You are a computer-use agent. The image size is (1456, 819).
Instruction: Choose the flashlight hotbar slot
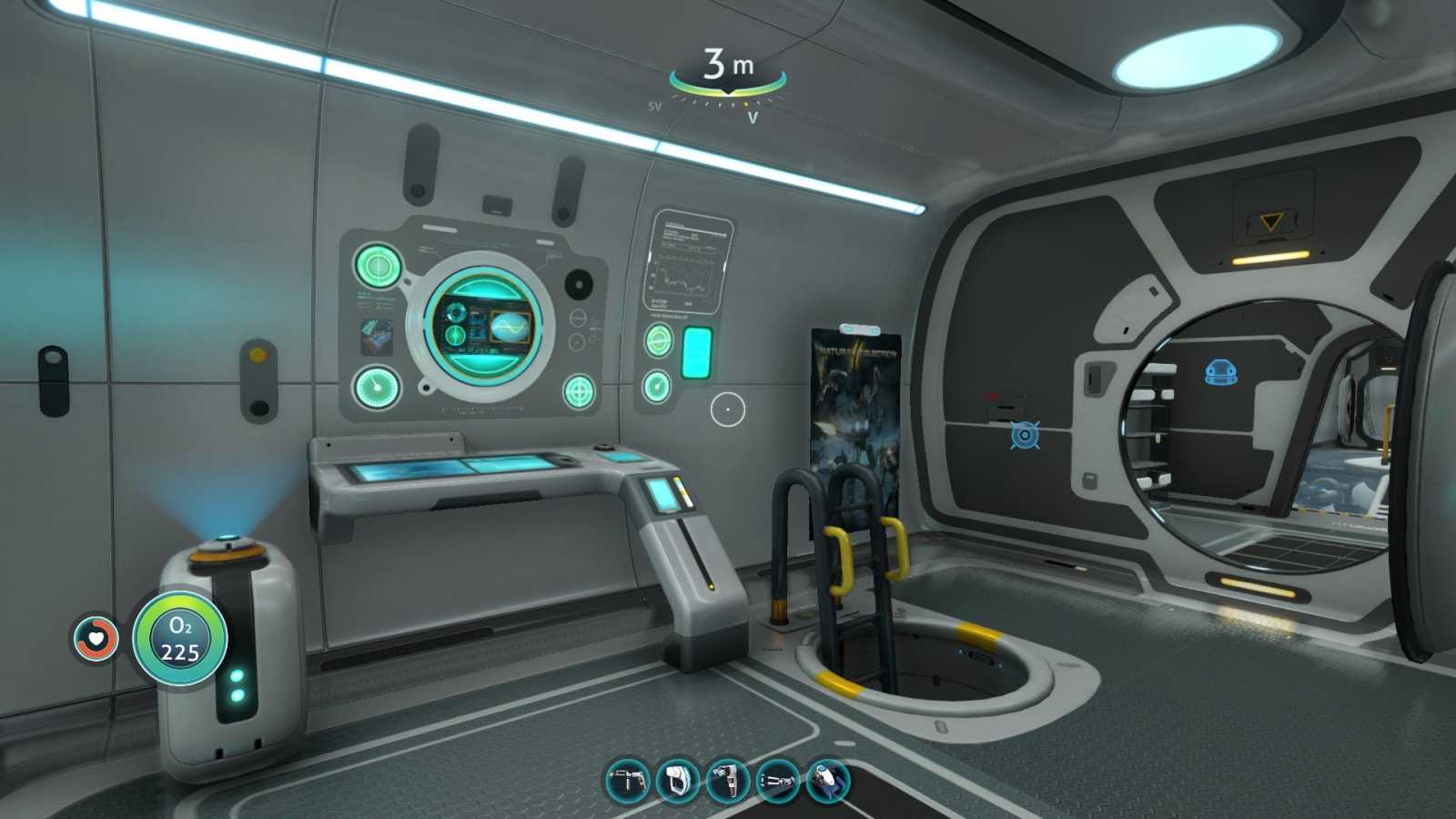pos(727,781)
